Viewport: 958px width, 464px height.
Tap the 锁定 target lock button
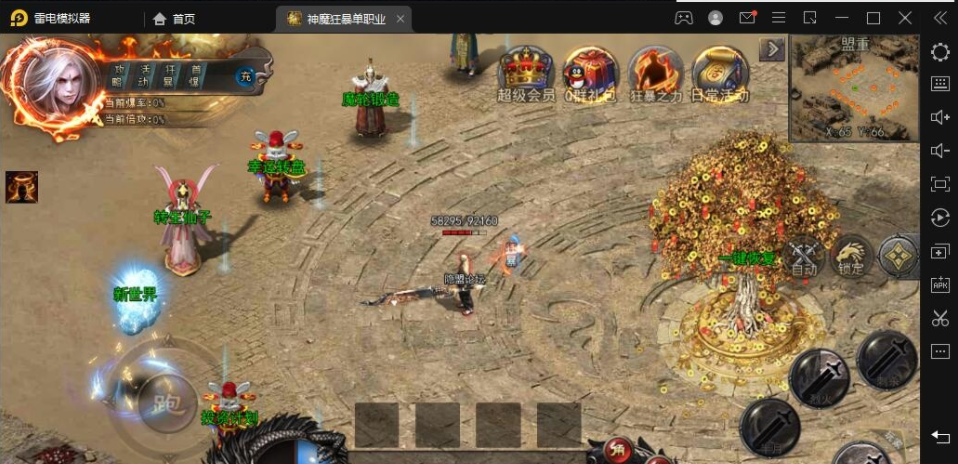pos(851,256)
